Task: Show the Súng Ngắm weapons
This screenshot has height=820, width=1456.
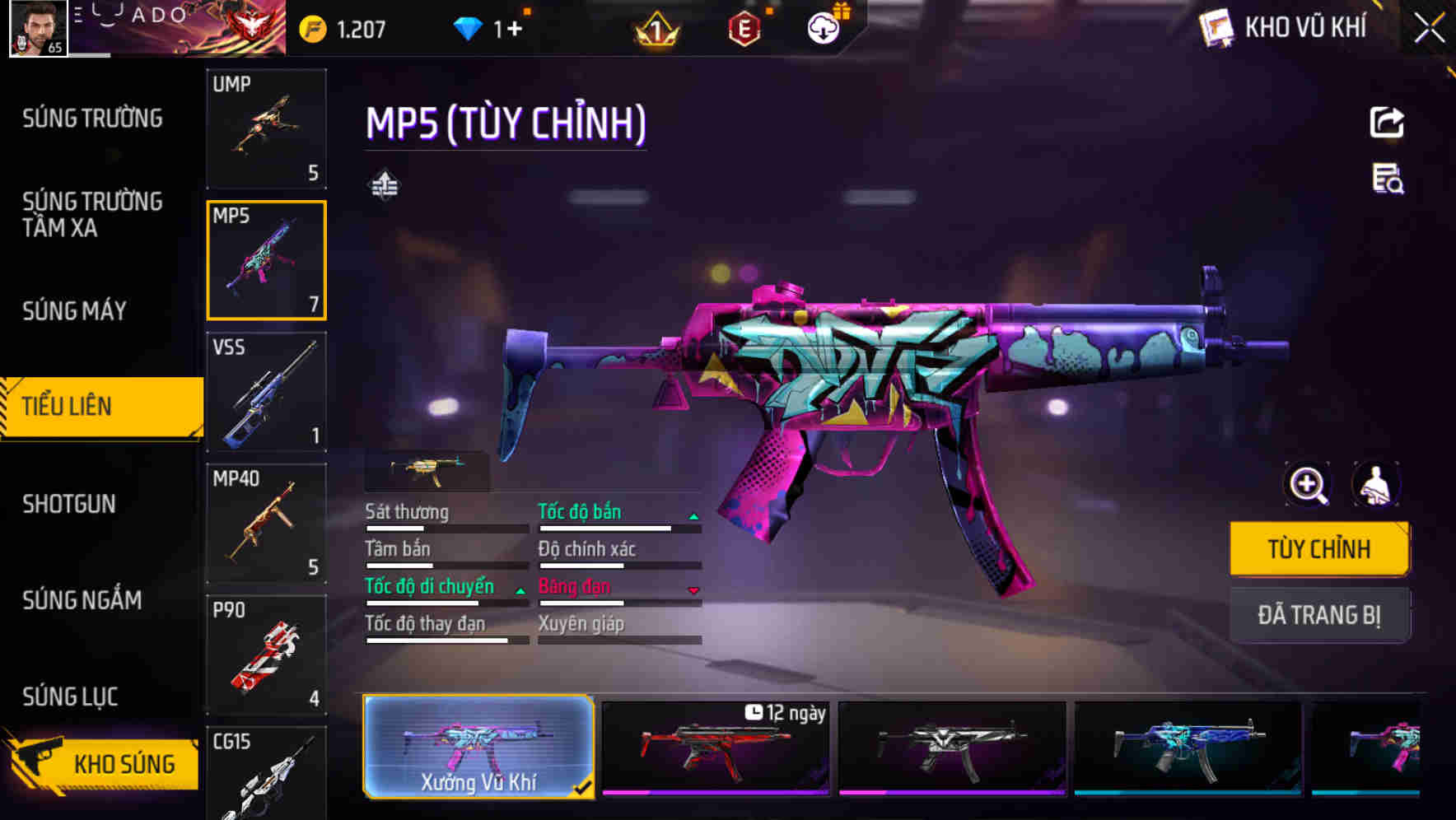Action: coord(82,600)
